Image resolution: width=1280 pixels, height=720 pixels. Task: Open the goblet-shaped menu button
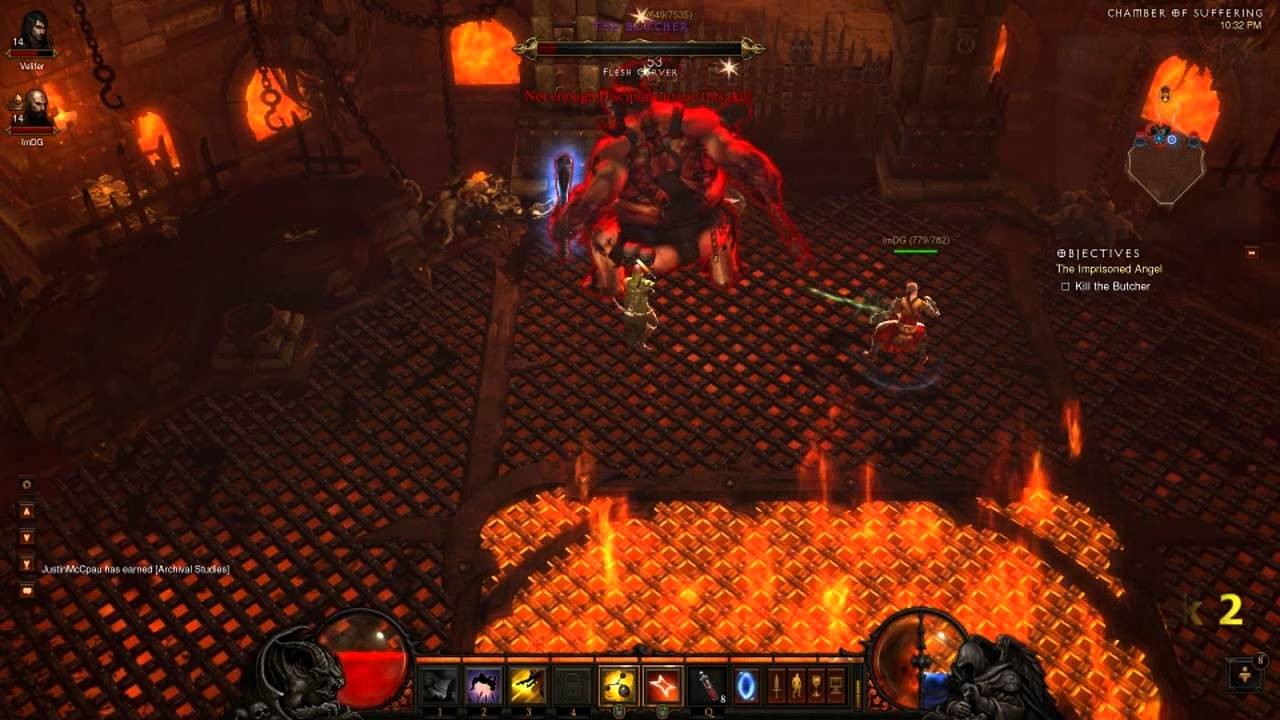click(816, 685)
